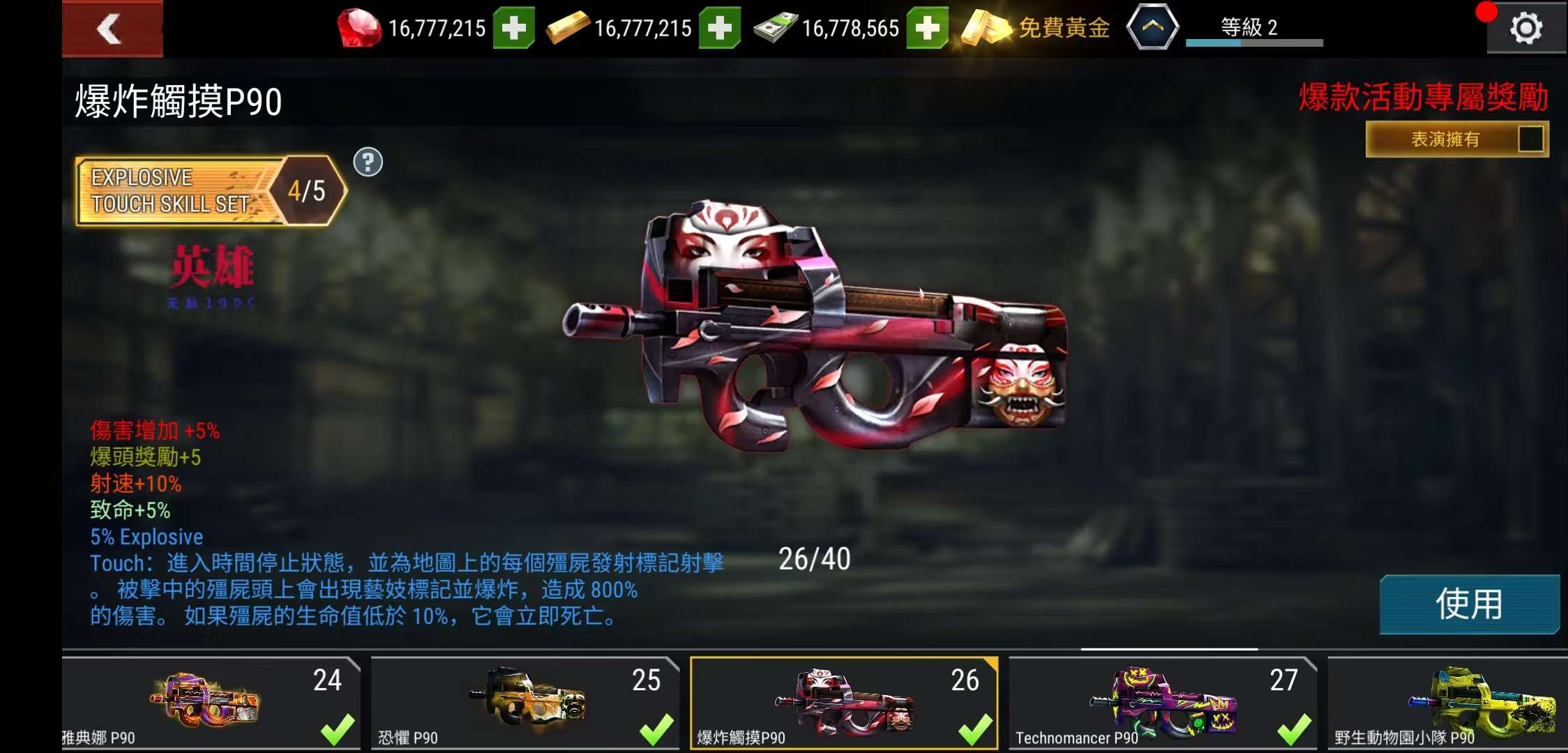Choose the 恐懼 P90 skin tile
Viewport: 1568px width, 753px height.
[525, 703]
